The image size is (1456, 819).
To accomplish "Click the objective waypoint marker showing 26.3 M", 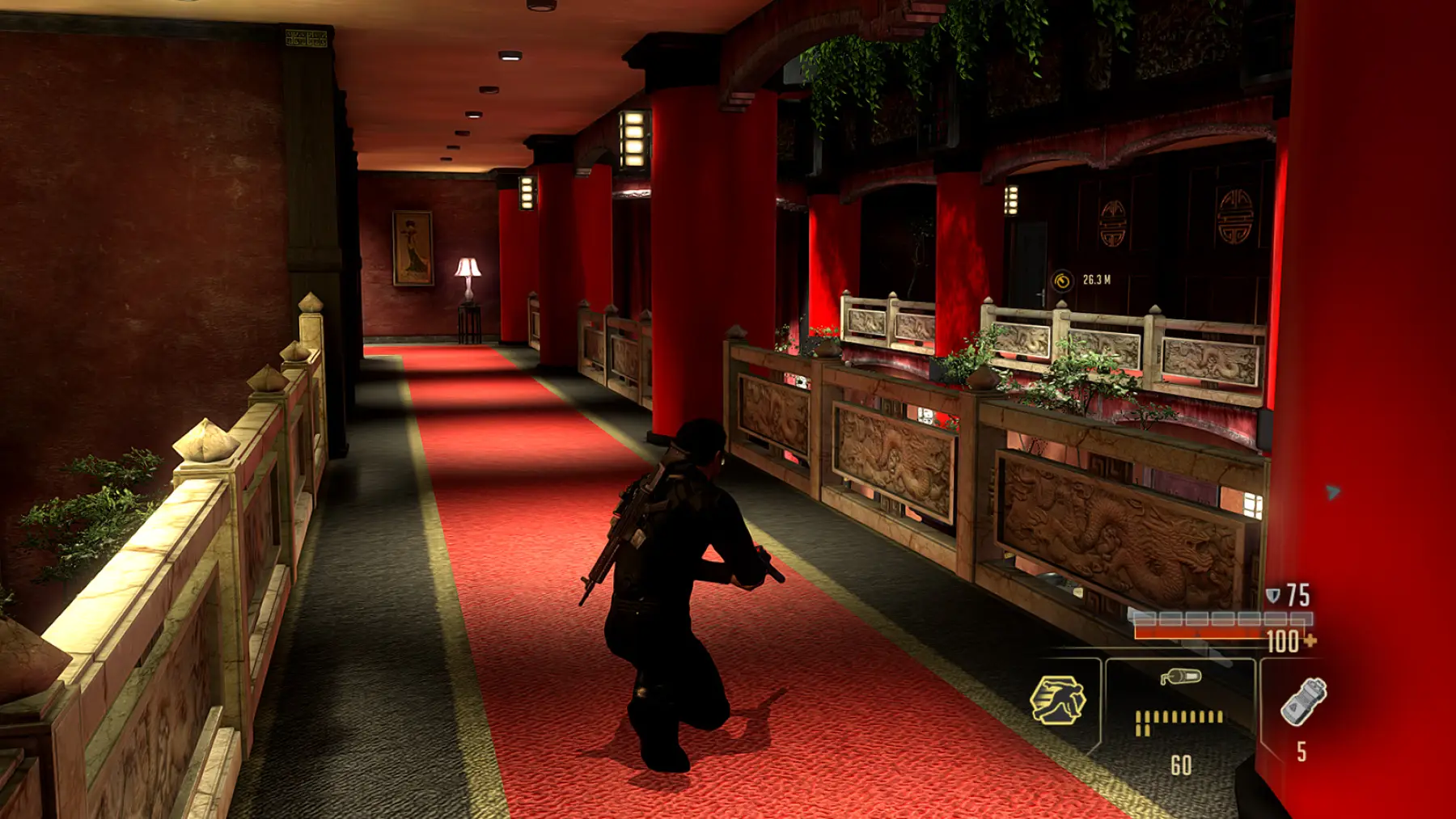I will pos(1062,281).
